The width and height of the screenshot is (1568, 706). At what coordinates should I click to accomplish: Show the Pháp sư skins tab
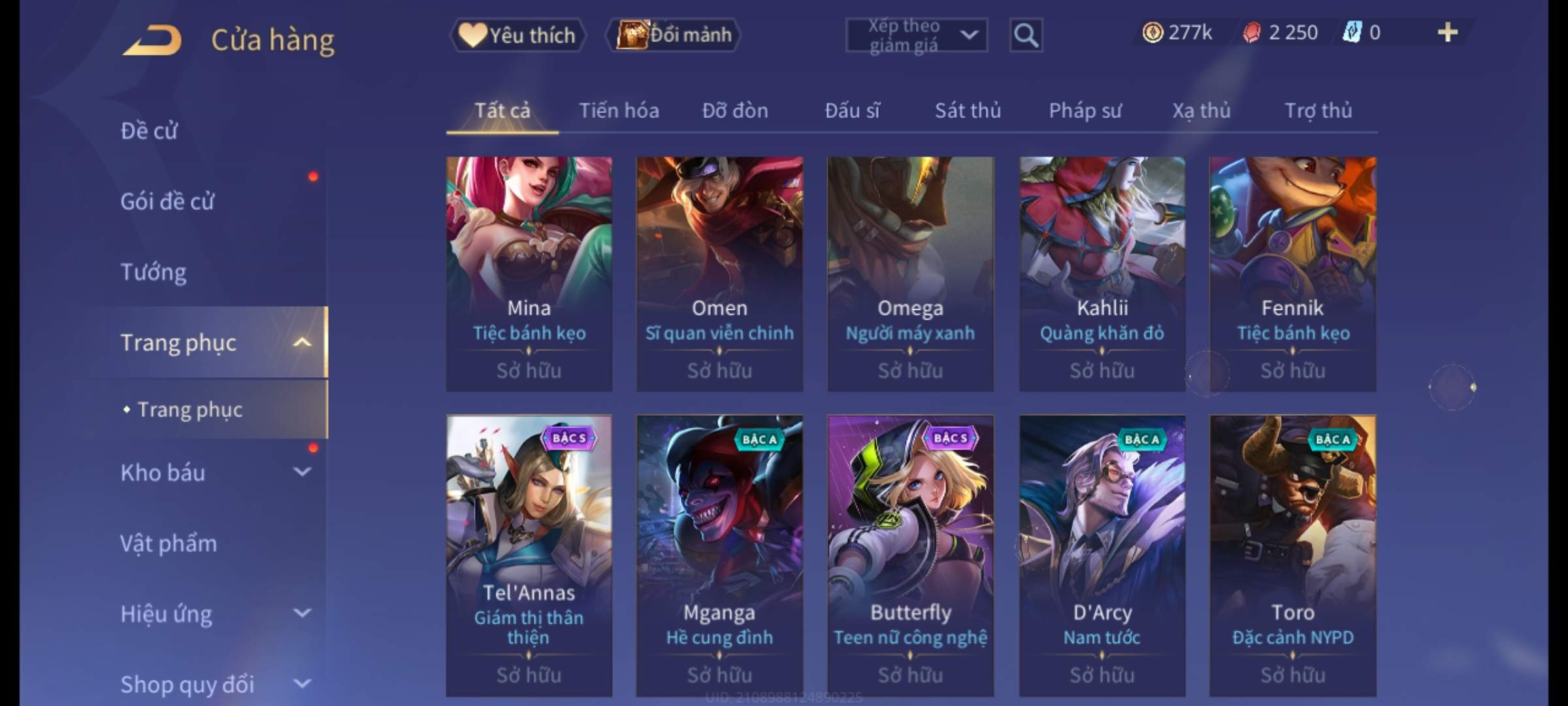tap(1085, 110)
